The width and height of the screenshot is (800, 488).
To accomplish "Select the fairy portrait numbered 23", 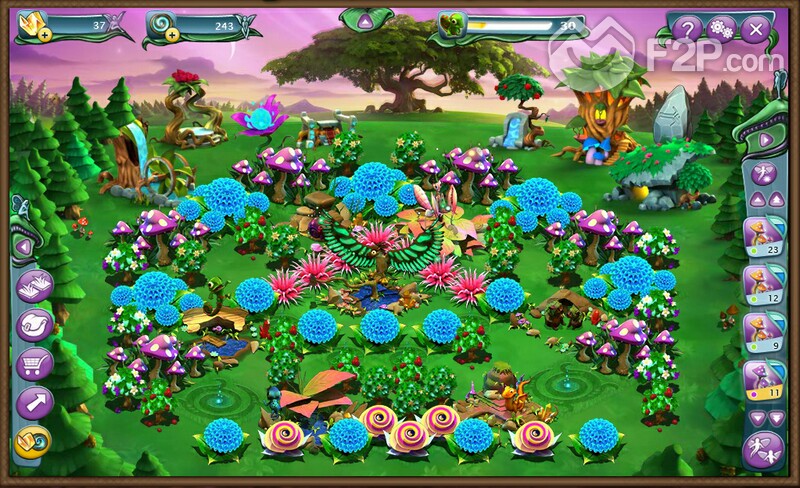I will 762,237.
